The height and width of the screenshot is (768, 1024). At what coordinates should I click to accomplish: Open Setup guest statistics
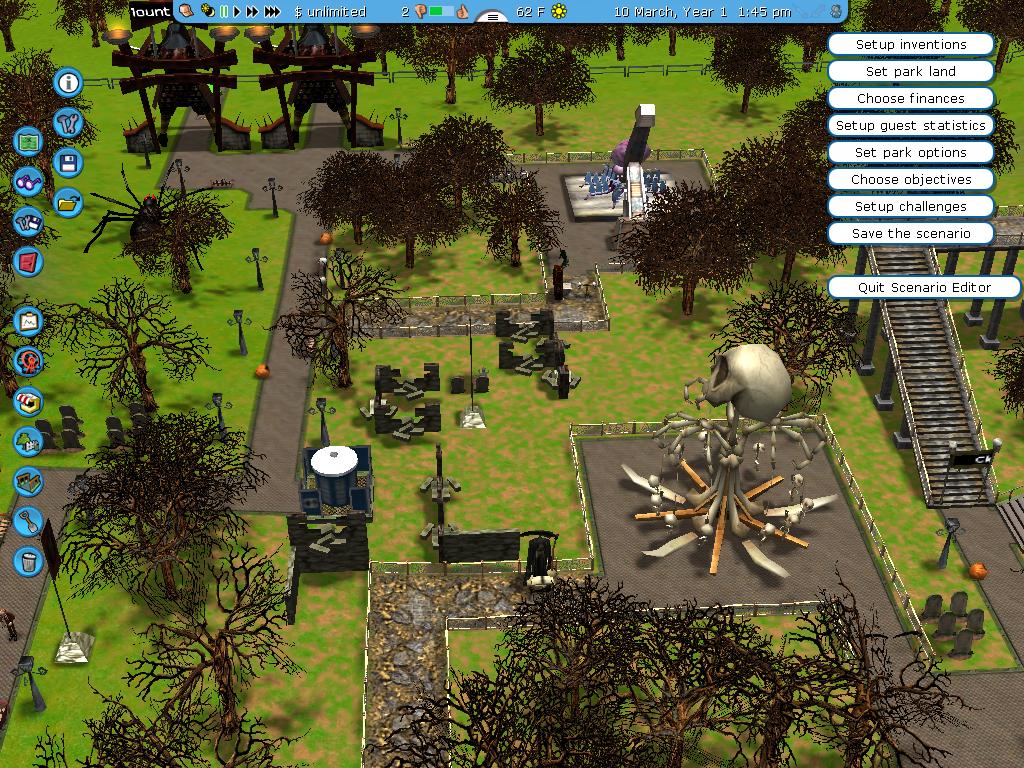pyautogui.click(x=910, y=126)
